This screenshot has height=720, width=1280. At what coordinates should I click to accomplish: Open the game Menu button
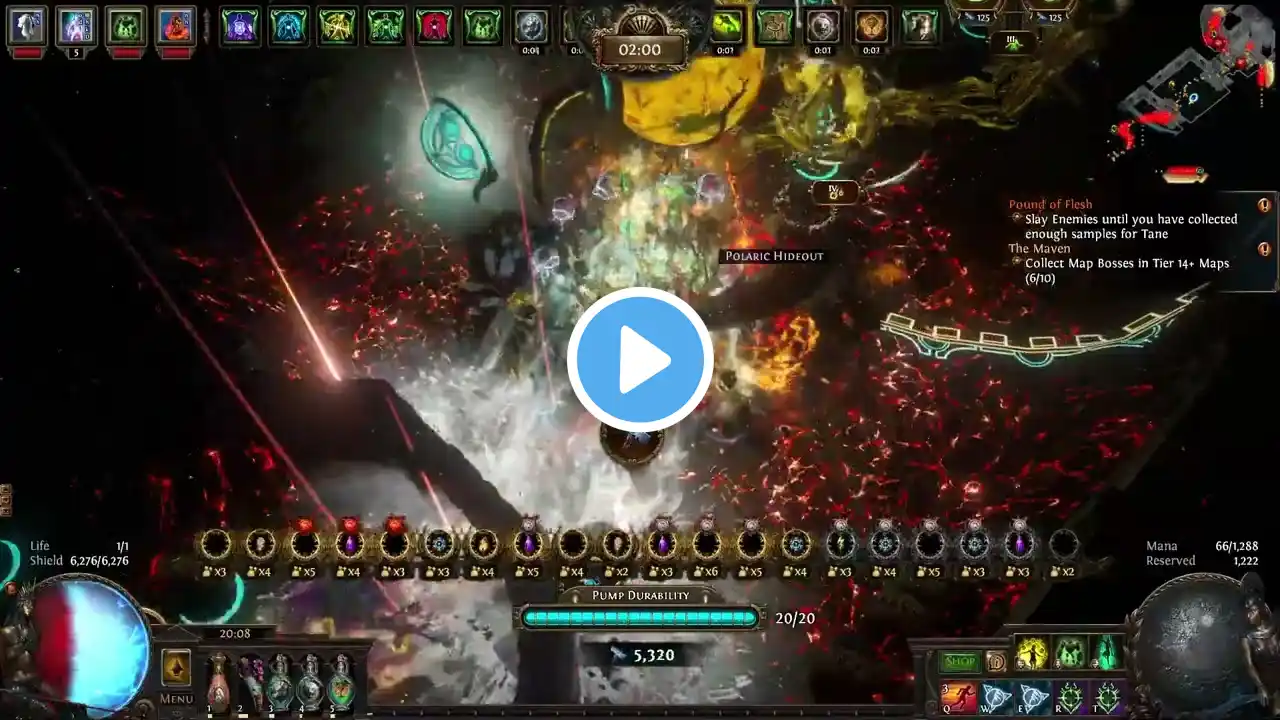pos(176,699)
